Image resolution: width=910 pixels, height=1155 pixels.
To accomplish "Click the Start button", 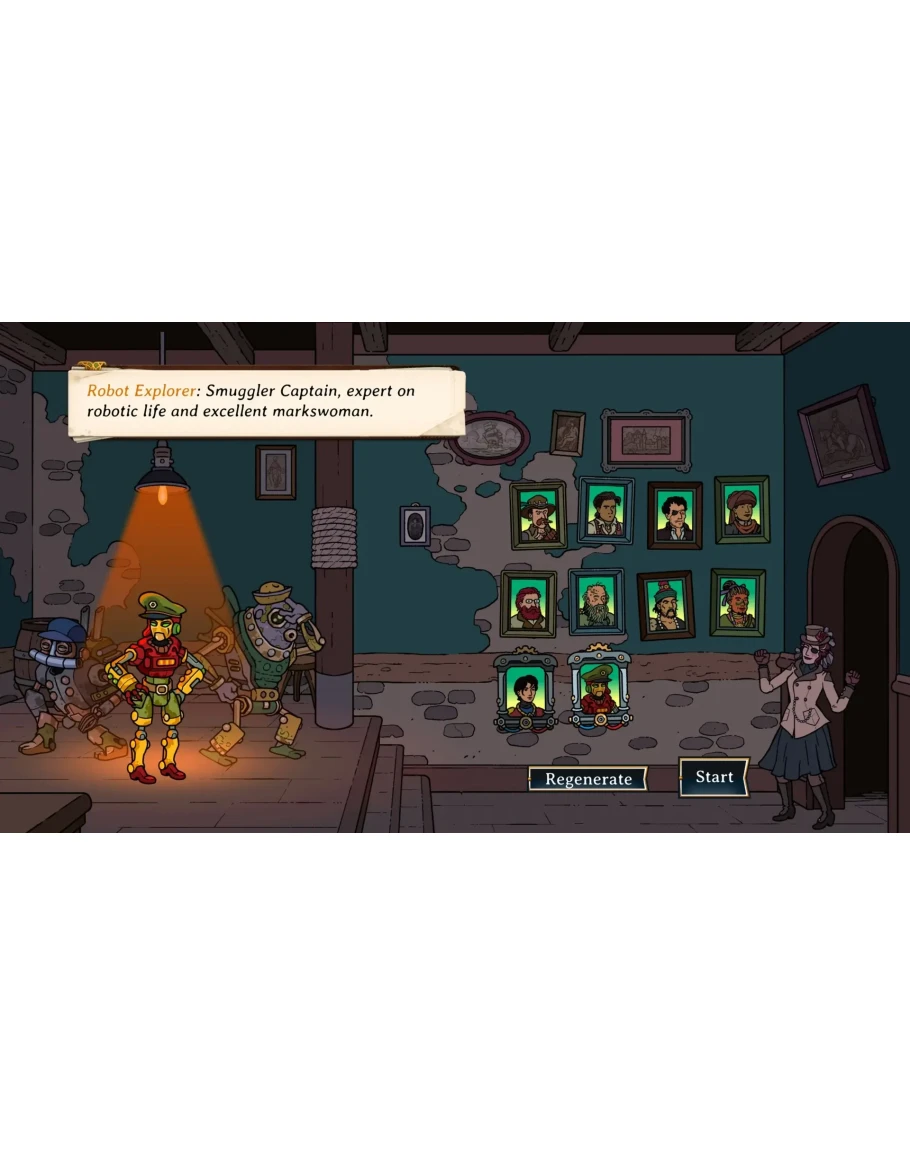I will click(714, 777).
